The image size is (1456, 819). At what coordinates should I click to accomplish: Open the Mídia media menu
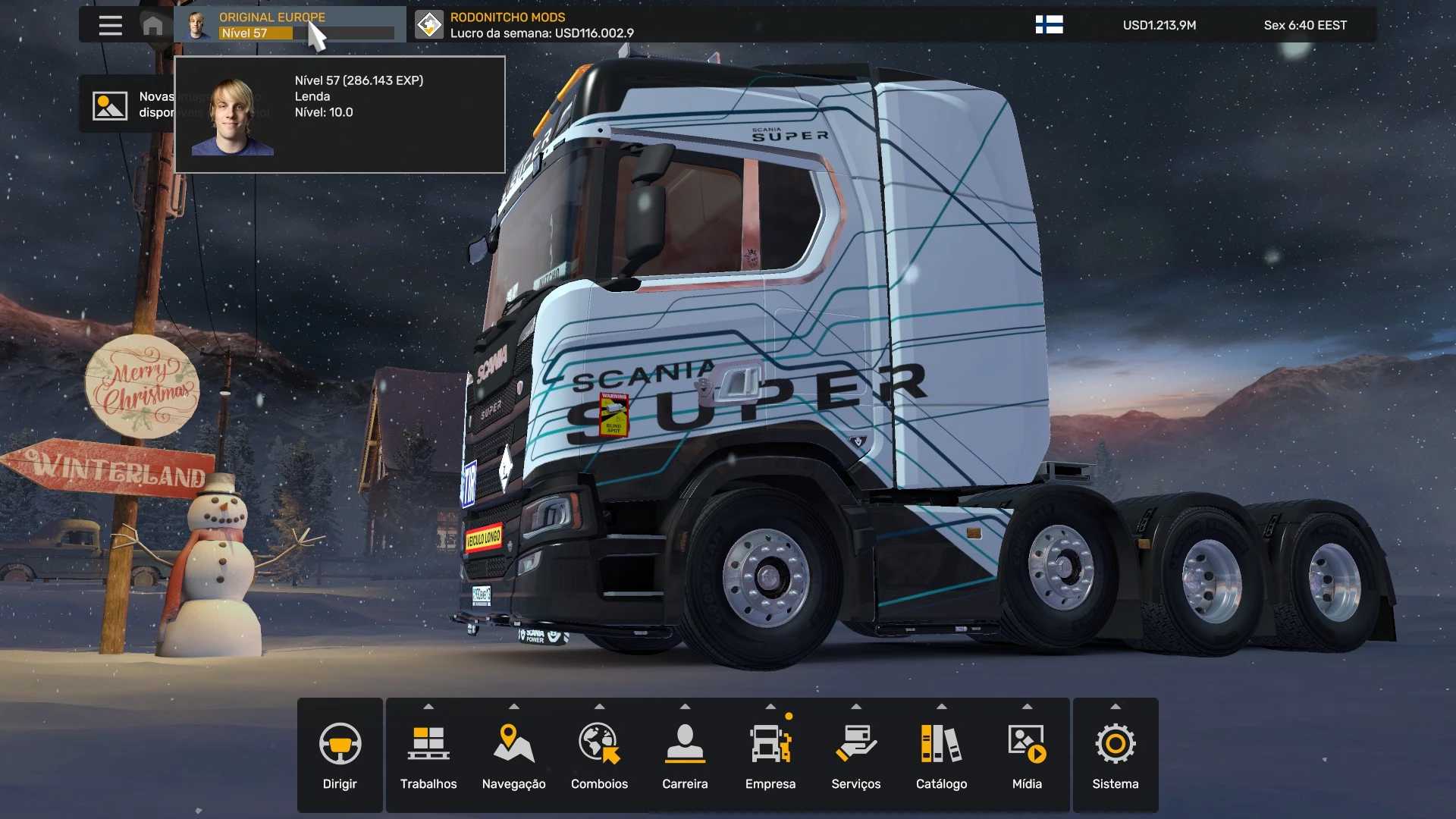[x=1027, y=755]
